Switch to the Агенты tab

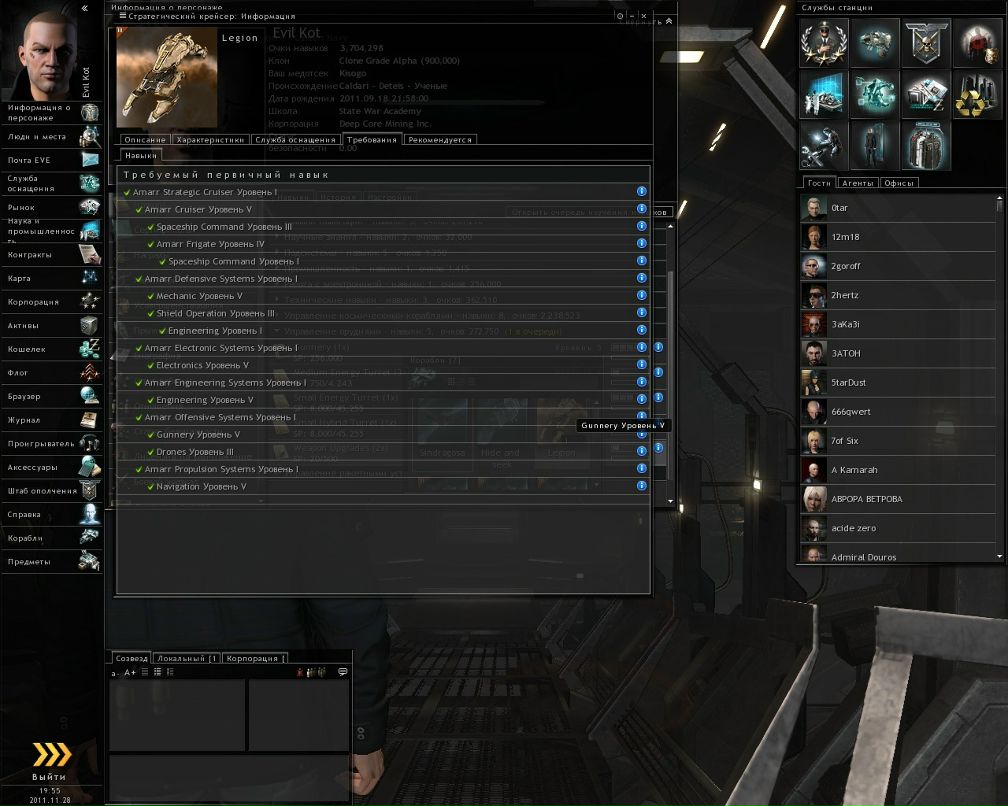coord(859,183)
